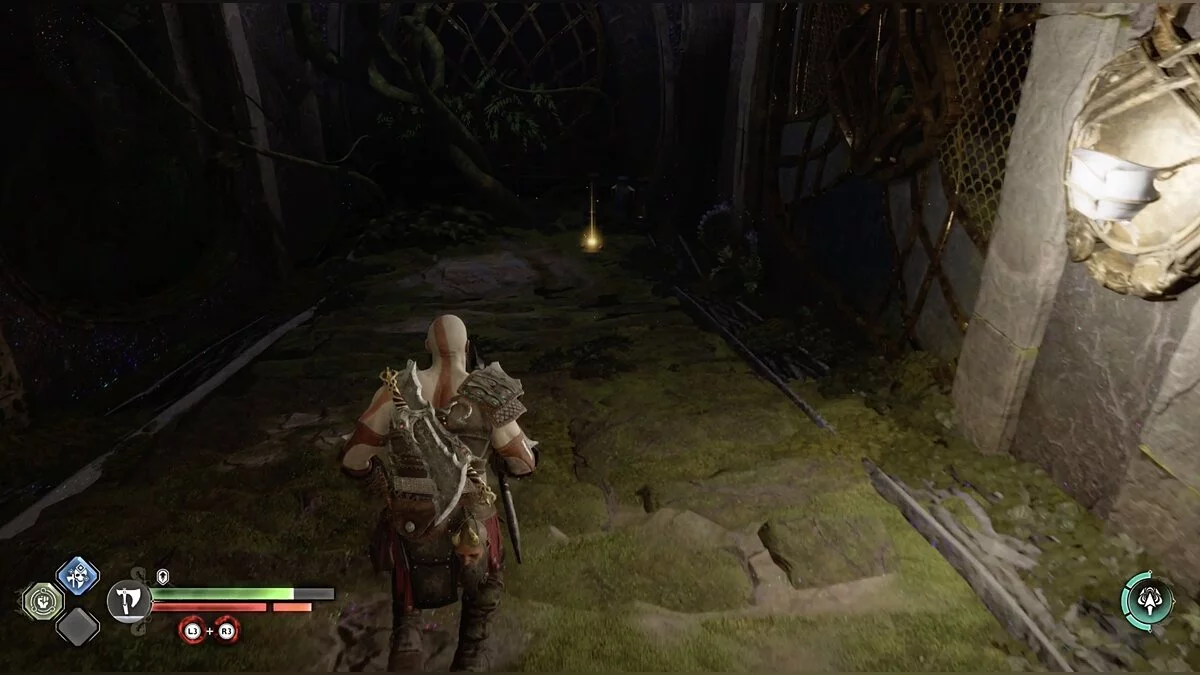This screenshot has height=675, width=1200.
Task: Click the empty grey diamond slot
Action: point(77,627)
